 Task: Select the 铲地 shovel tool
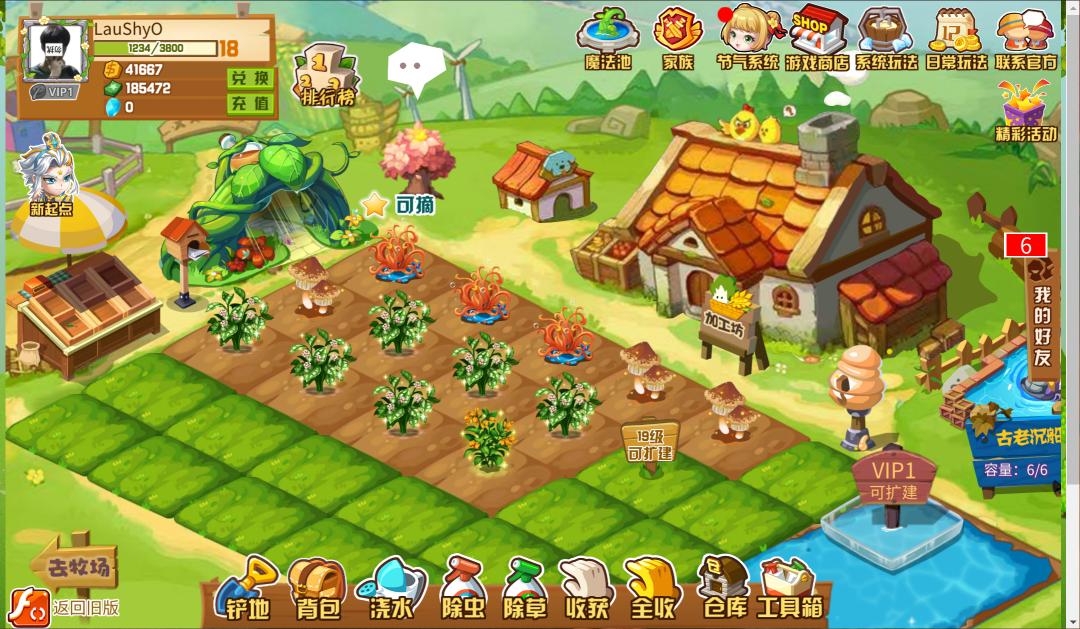247,588
